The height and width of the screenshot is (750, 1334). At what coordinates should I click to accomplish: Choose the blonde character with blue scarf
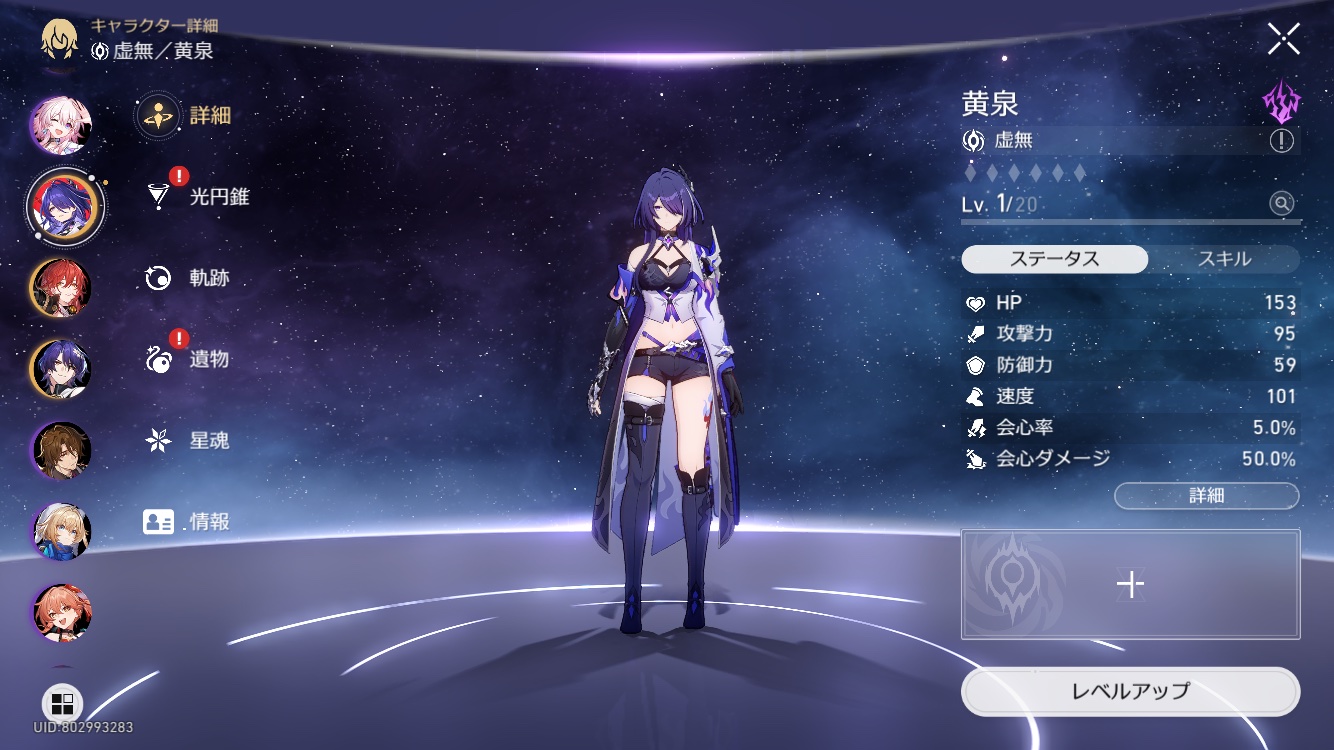pos(61,532)
